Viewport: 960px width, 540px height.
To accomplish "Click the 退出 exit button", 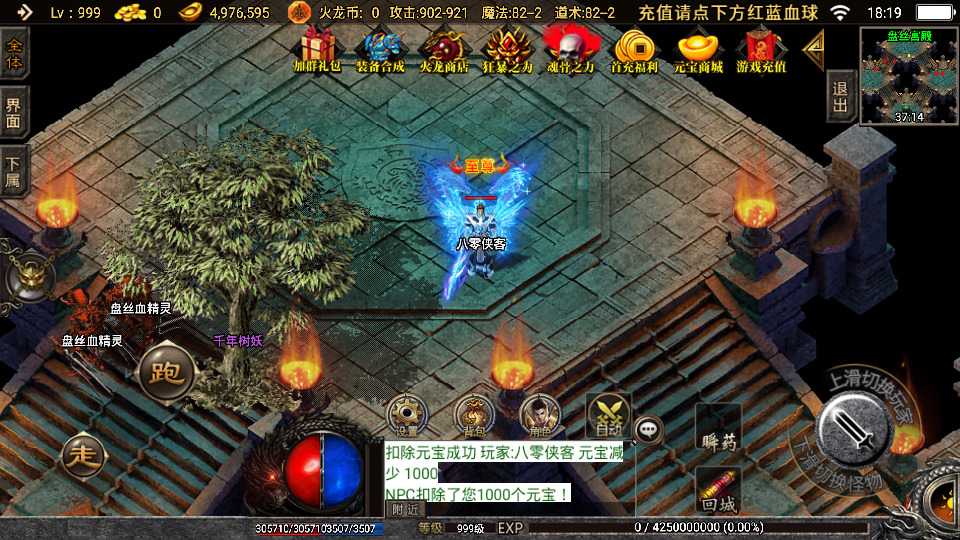I will point(841,97).
